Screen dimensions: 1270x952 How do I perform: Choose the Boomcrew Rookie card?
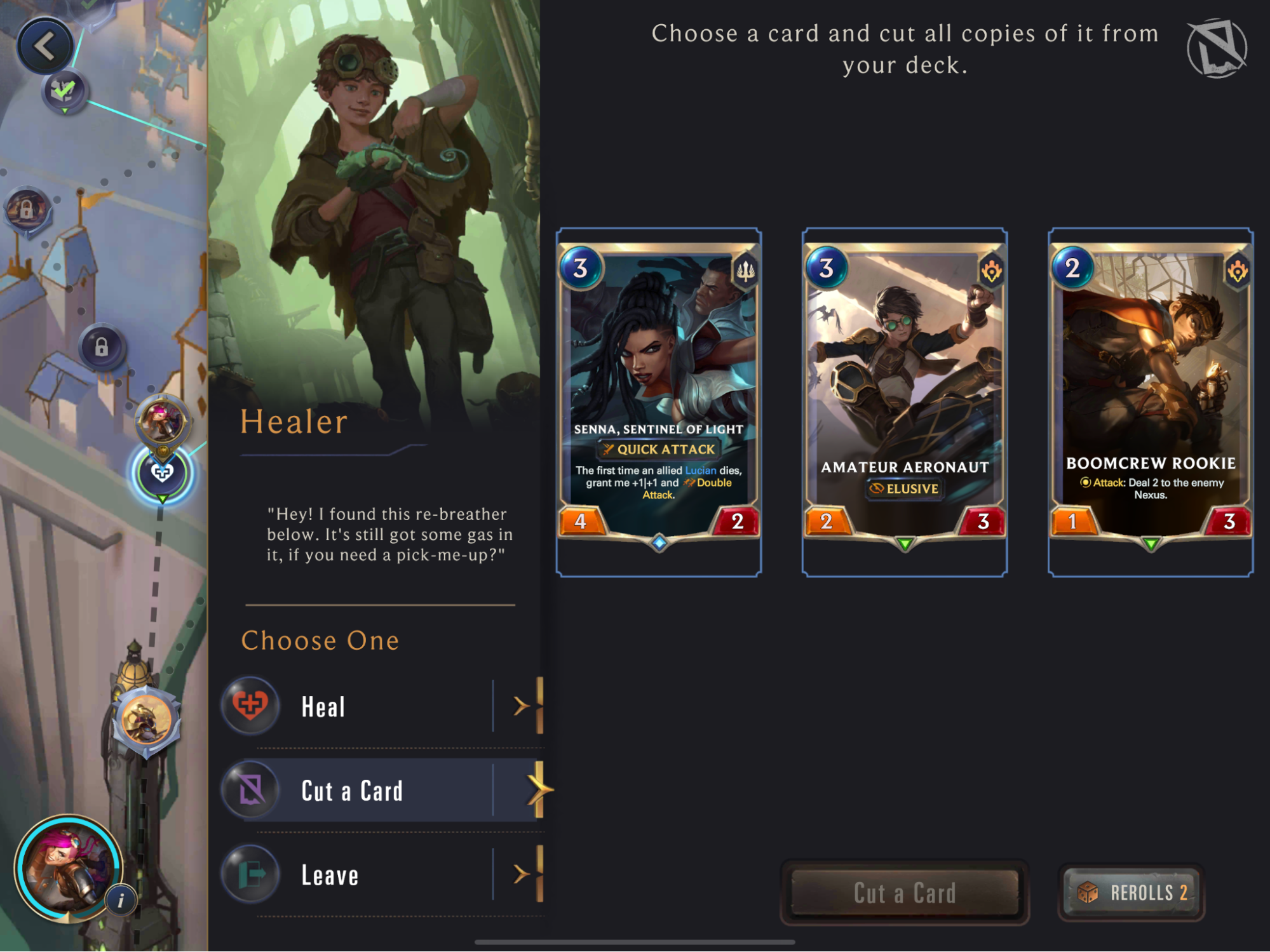coord(1151,394)
